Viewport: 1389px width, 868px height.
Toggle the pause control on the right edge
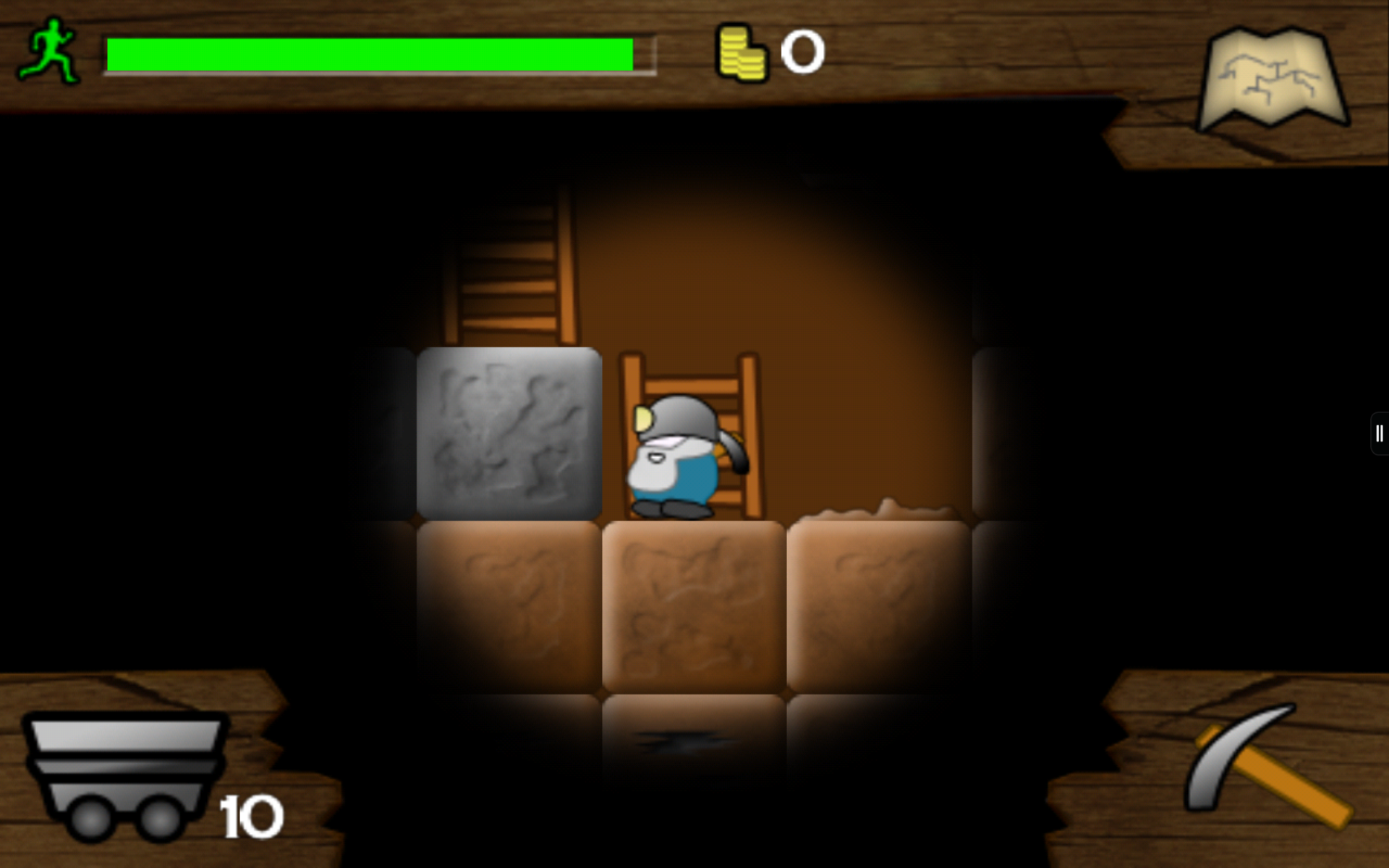coord(1378,434)
